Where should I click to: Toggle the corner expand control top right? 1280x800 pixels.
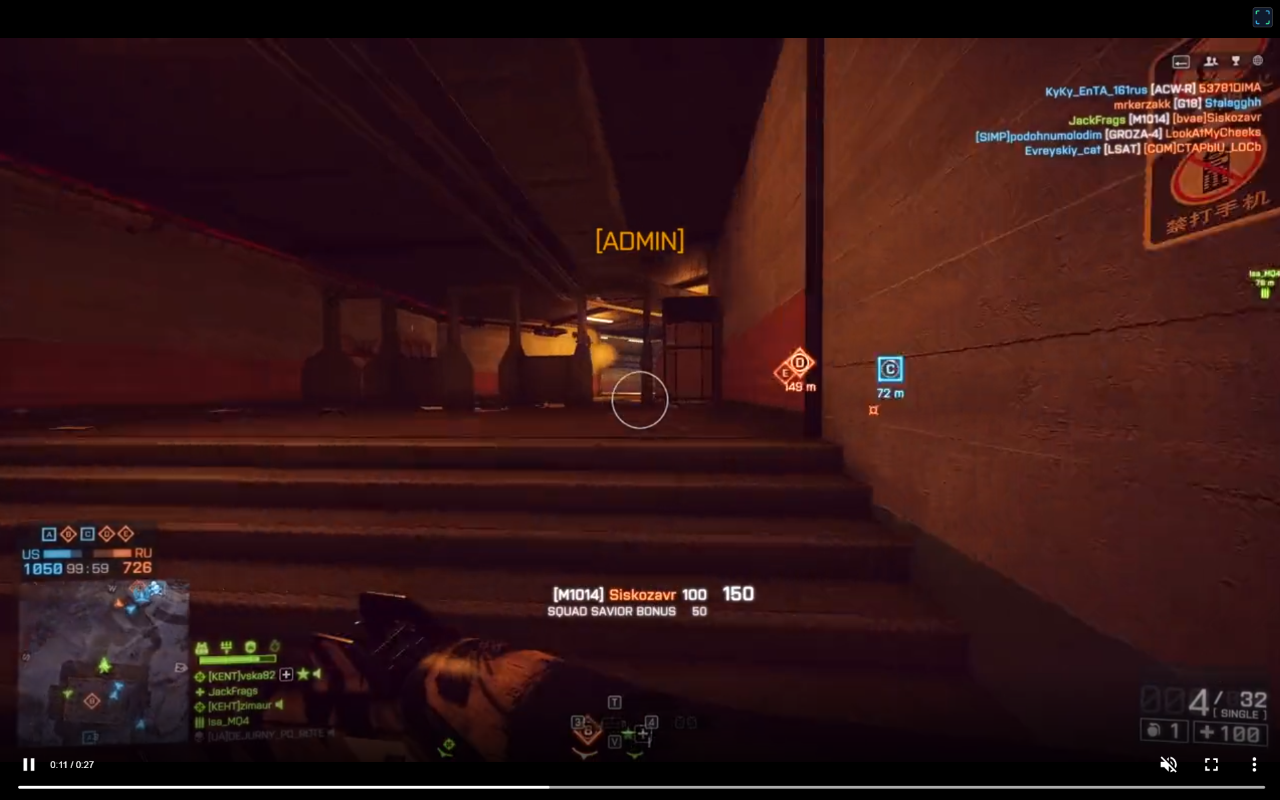(1262, 16)
